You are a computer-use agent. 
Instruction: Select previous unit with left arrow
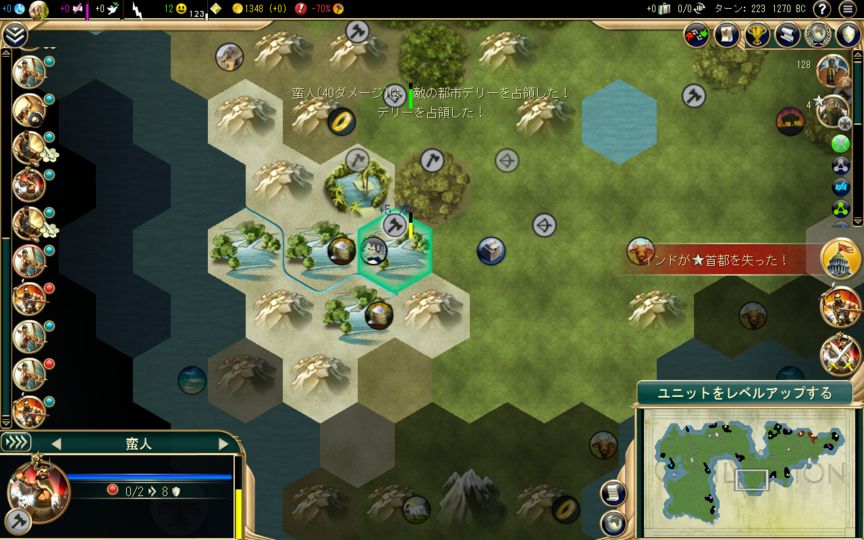click(56, 443)
